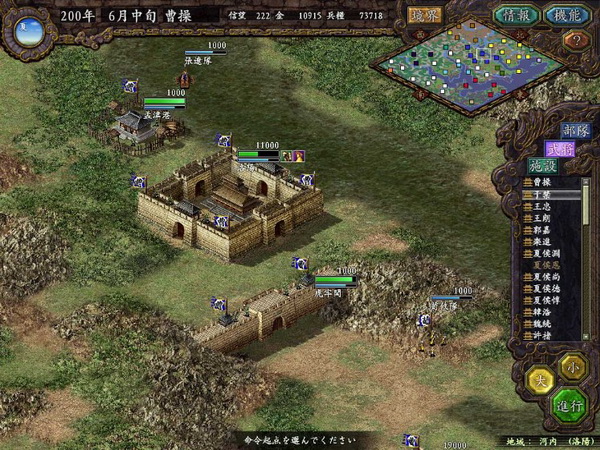Click the yellow 小 (zoom out) button
600x450 pixels.
(x=571, y=364)
